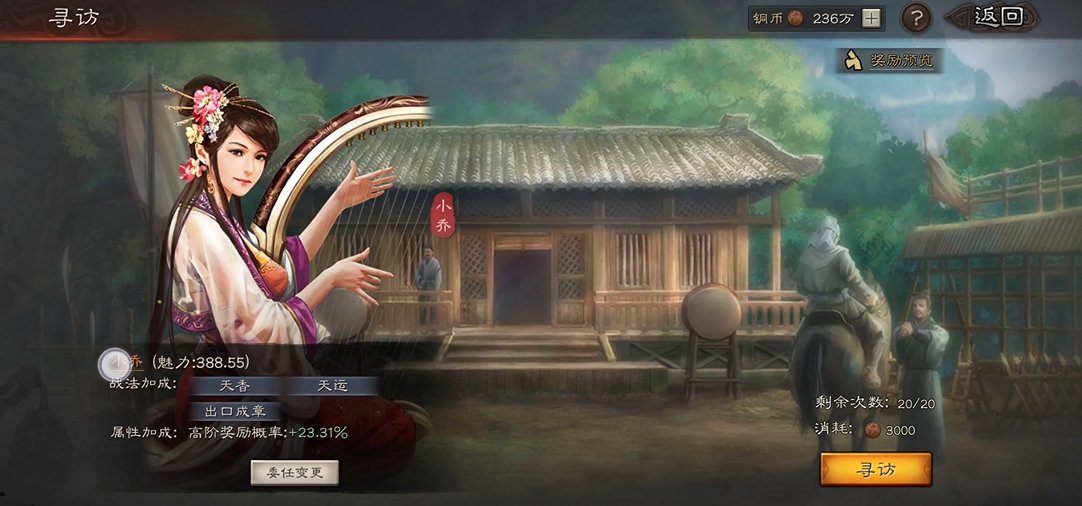Open the 委任变更 appointment change
Image resolution: width=1082 pixels, height=506 pixels.
tap(294, 473)
